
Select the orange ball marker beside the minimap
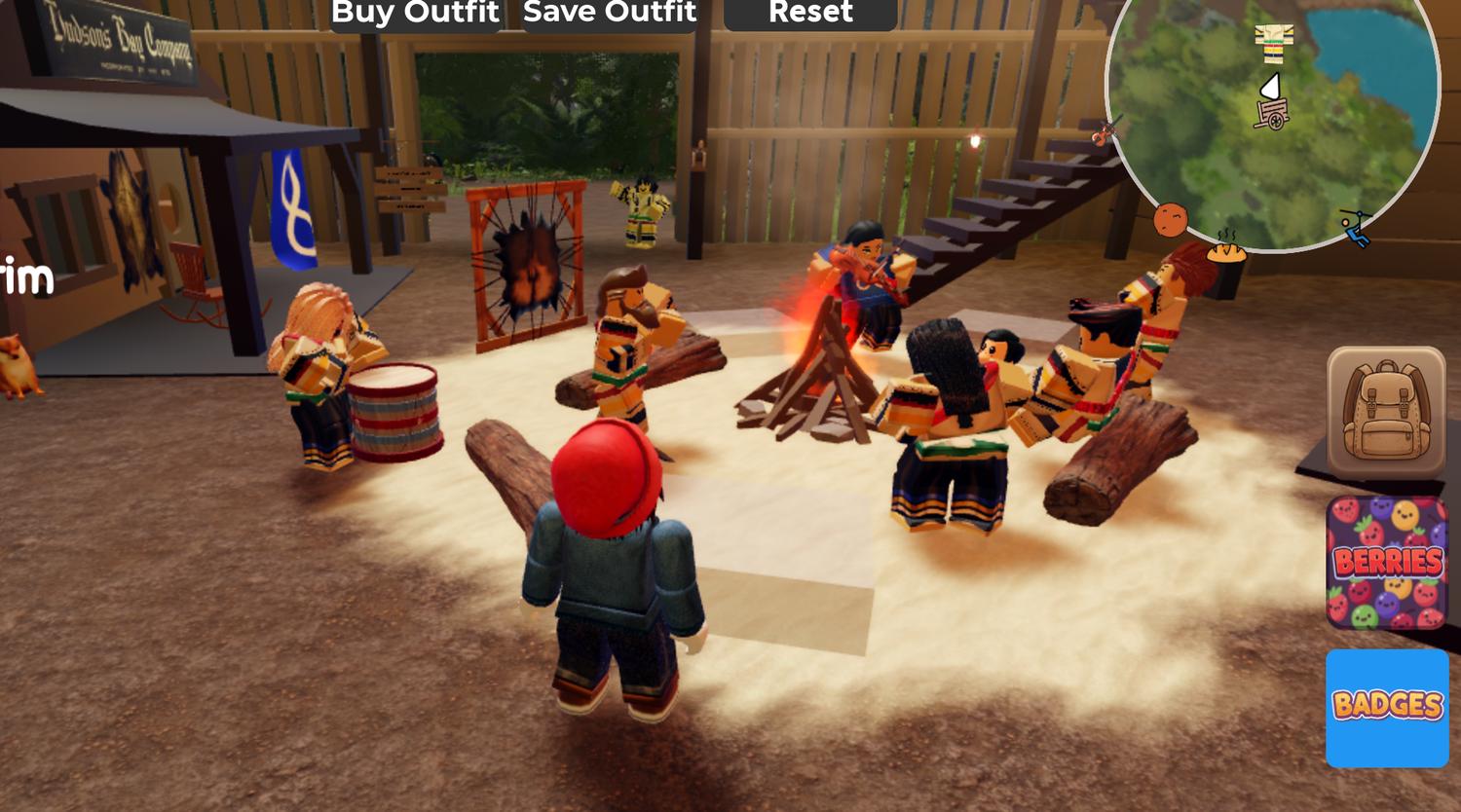1170,219
